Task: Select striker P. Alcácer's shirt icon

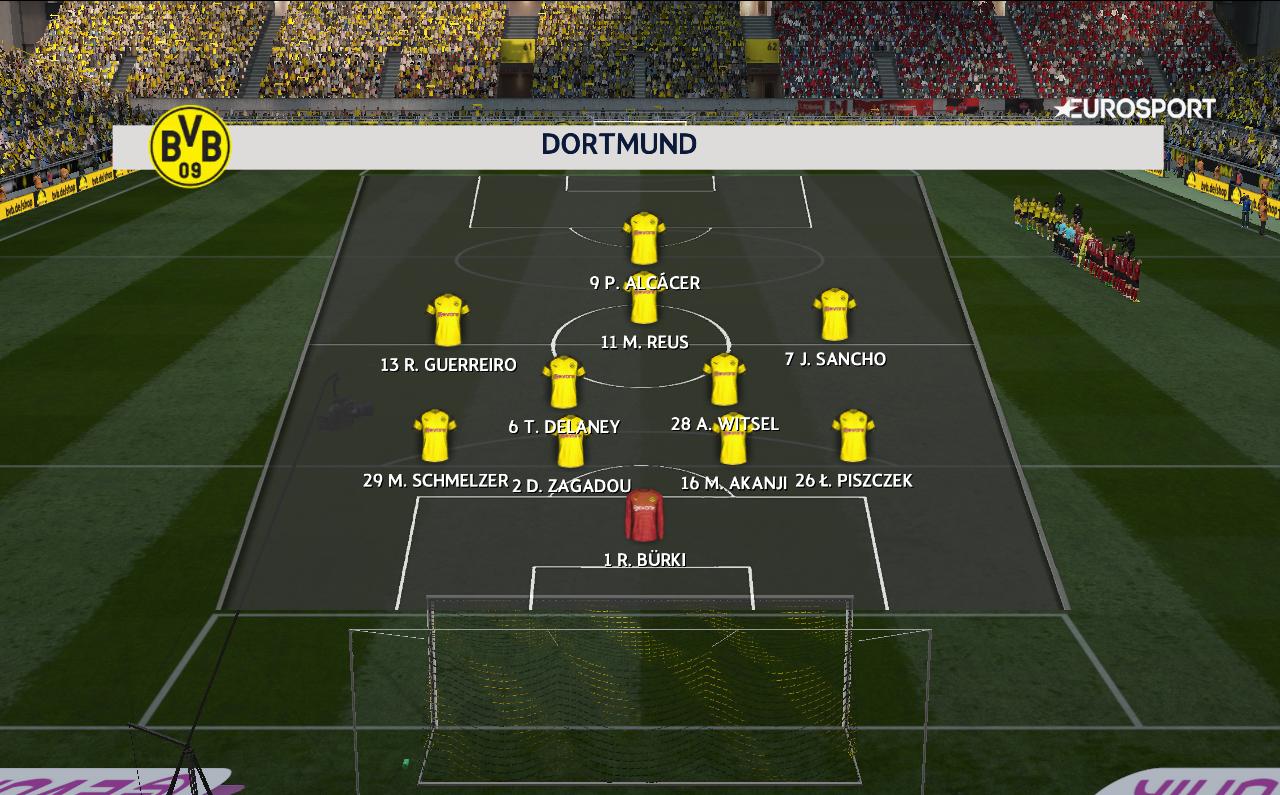Action: pos(639,239)
